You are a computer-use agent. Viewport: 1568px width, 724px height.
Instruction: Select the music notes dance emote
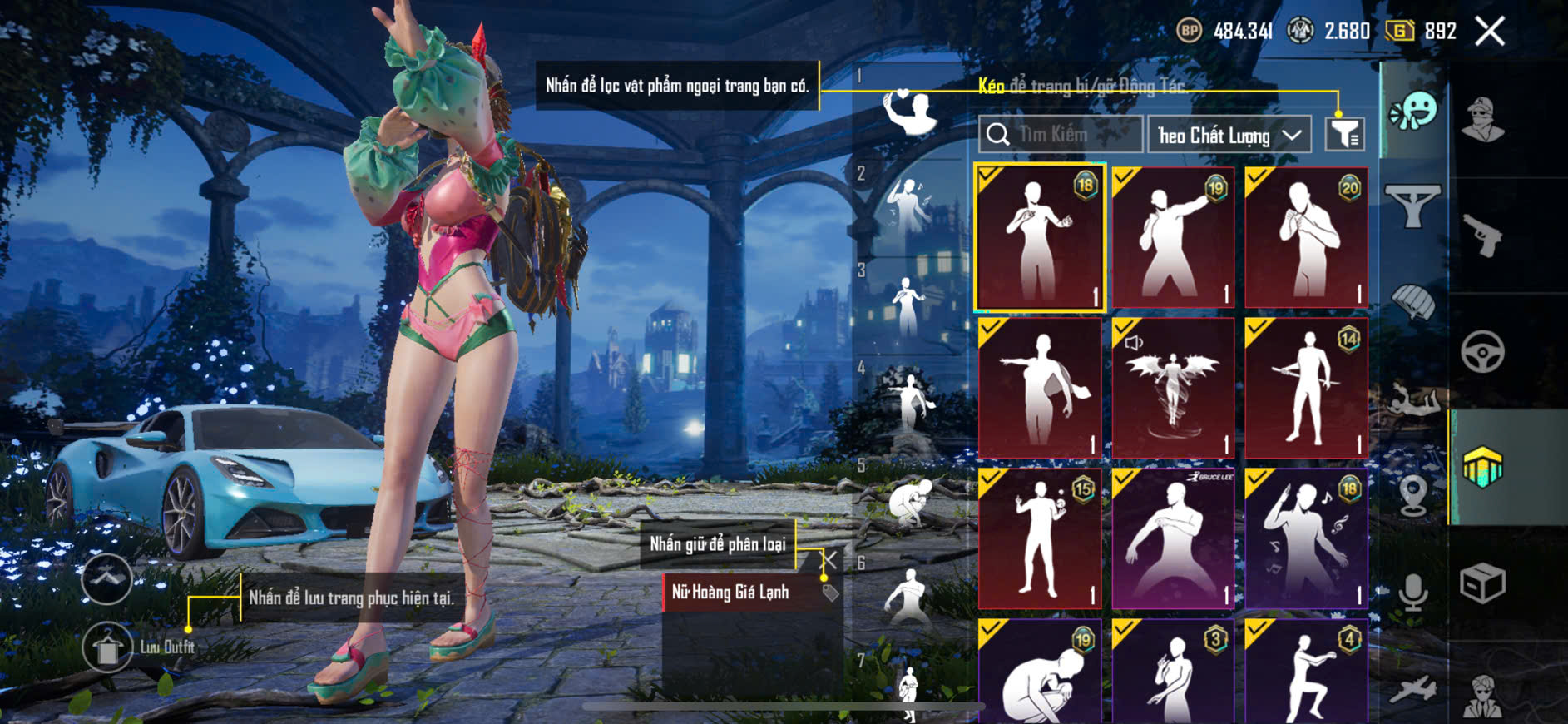pos(1306,538)
